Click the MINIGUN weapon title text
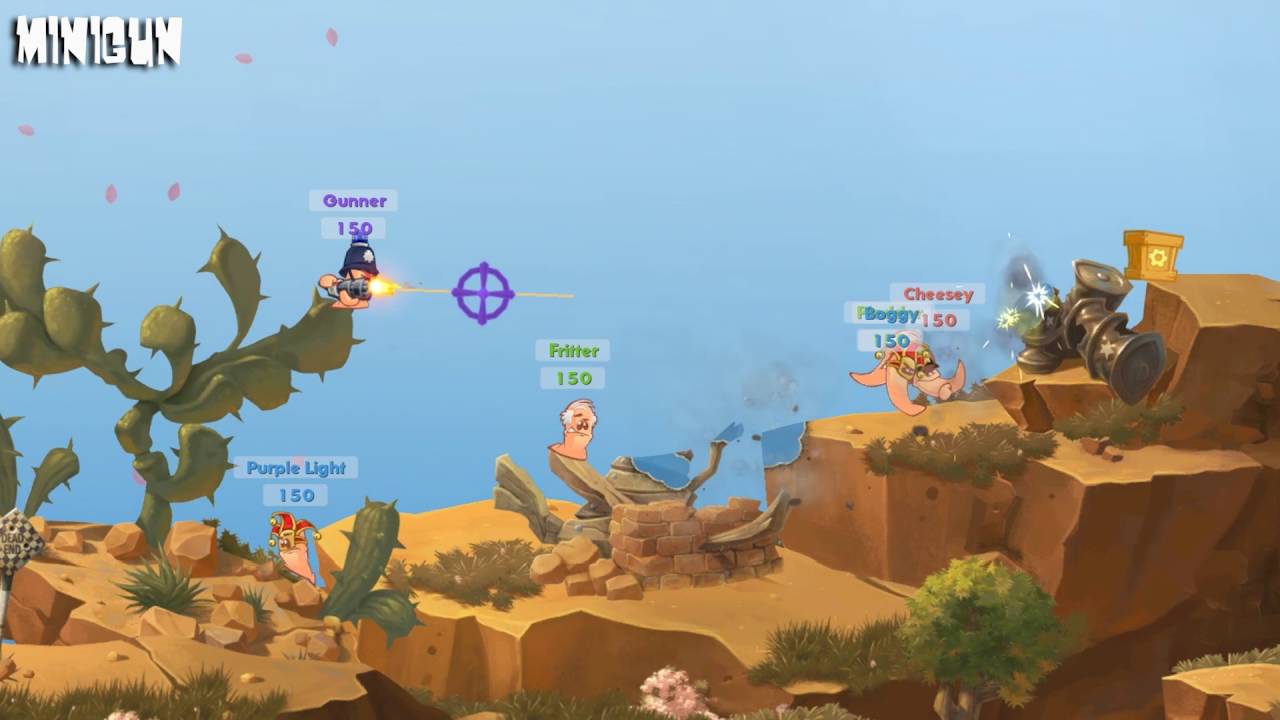 click(95, 38)
